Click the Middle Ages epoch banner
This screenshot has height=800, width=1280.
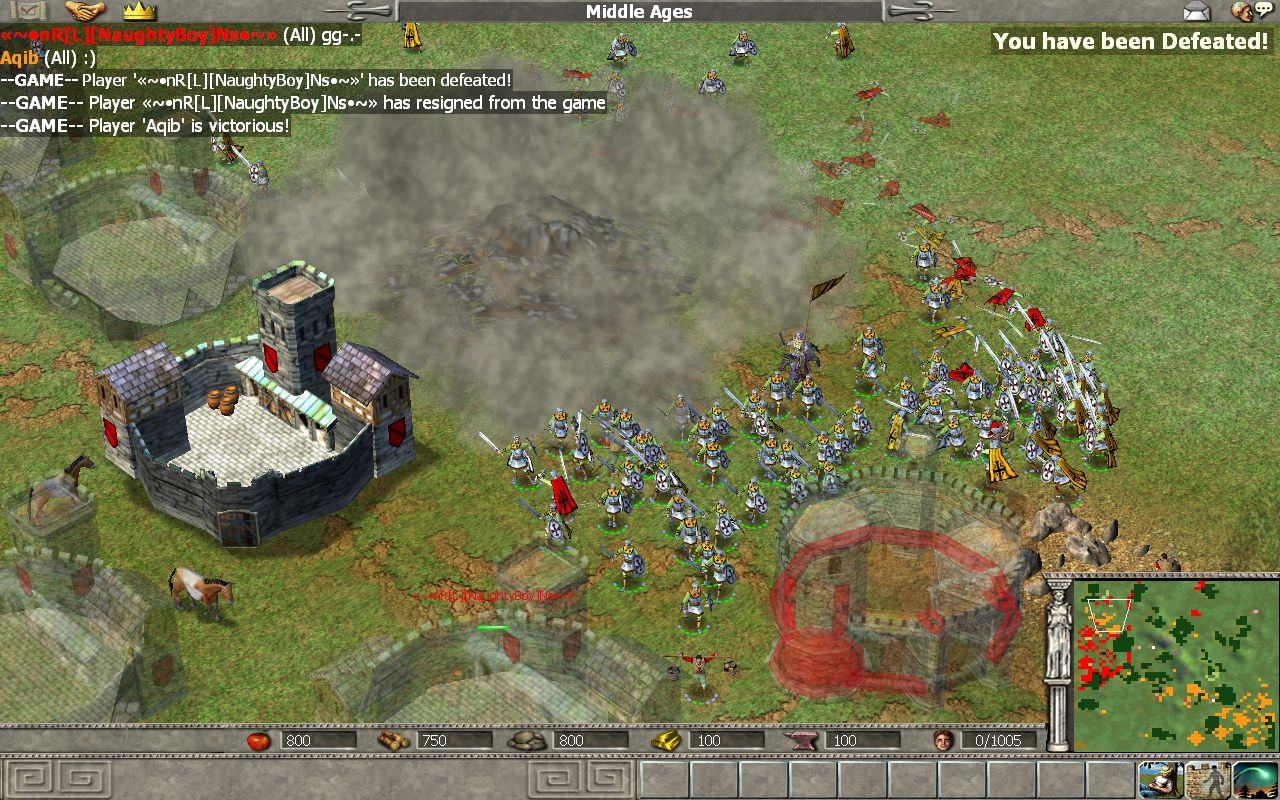[639, 11]
